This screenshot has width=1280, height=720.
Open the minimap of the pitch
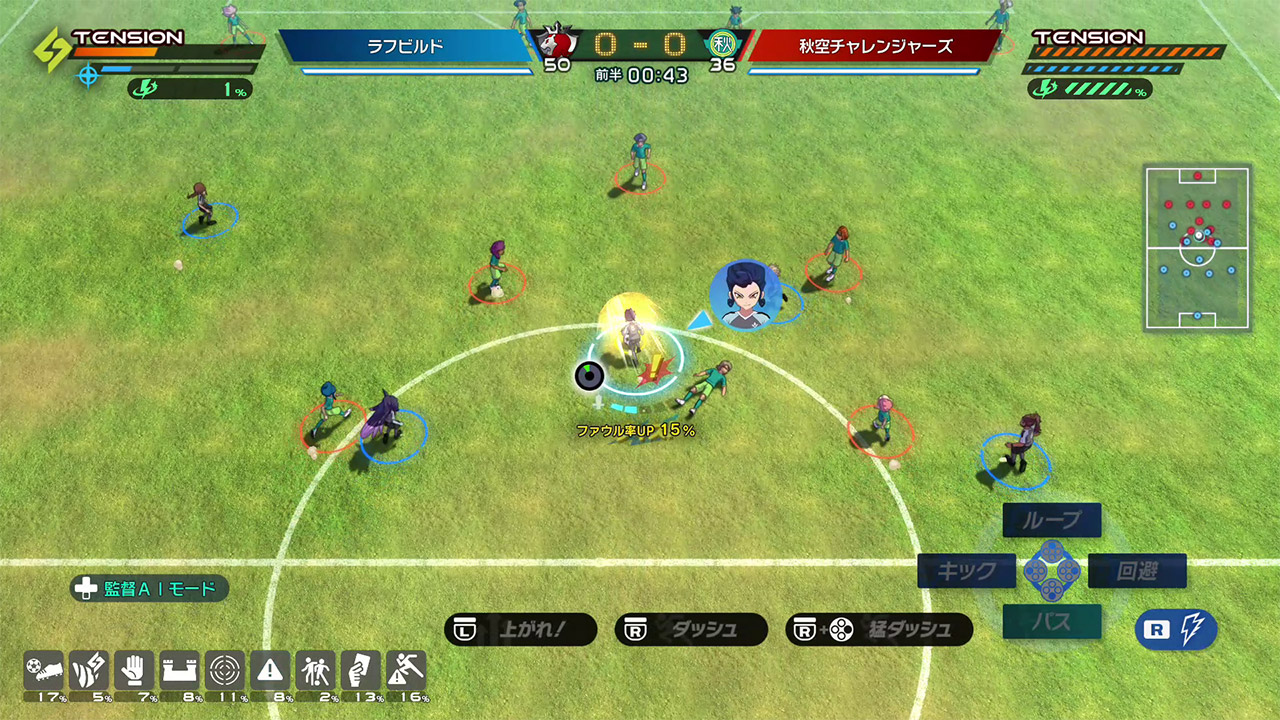[1197, 249]
